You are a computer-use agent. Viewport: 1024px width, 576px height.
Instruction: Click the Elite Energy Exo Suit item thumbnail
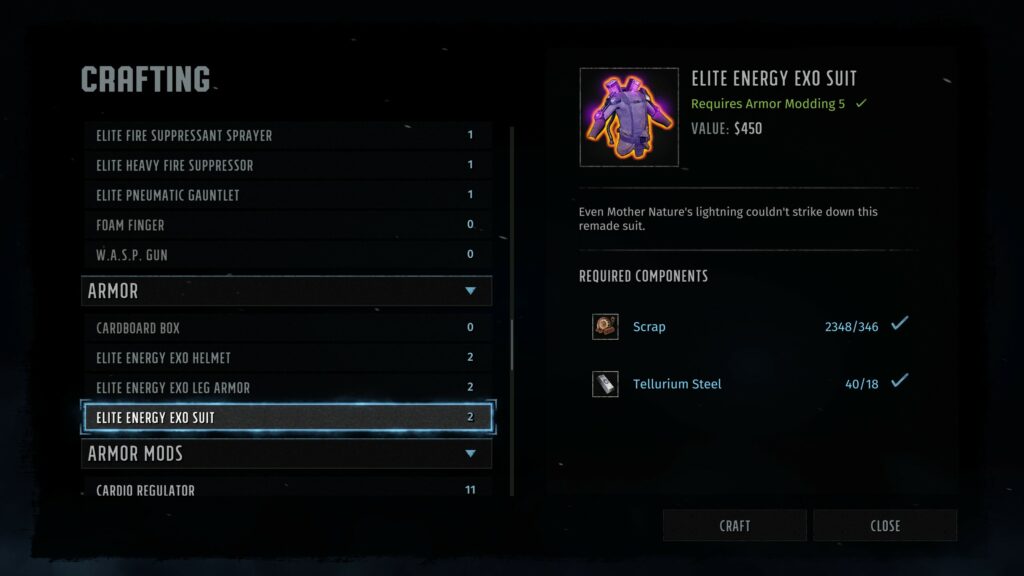click(629, 117)
